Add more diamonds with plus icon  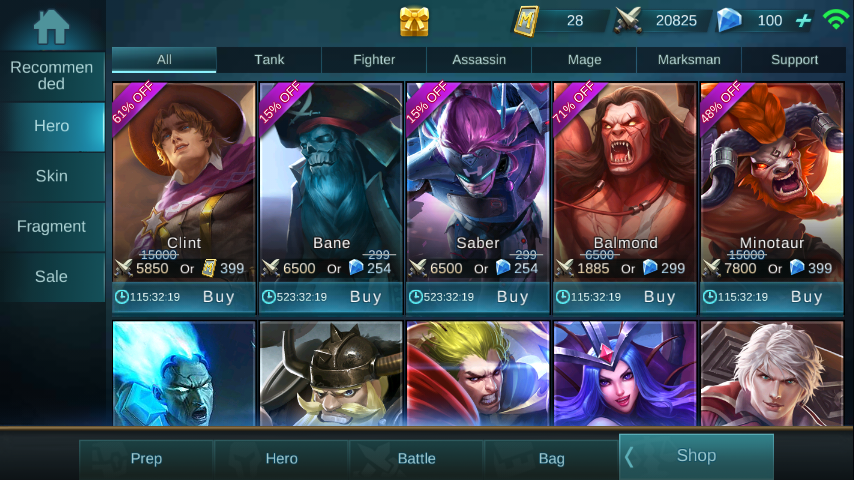pyautogui.click(x=803, y=21)
